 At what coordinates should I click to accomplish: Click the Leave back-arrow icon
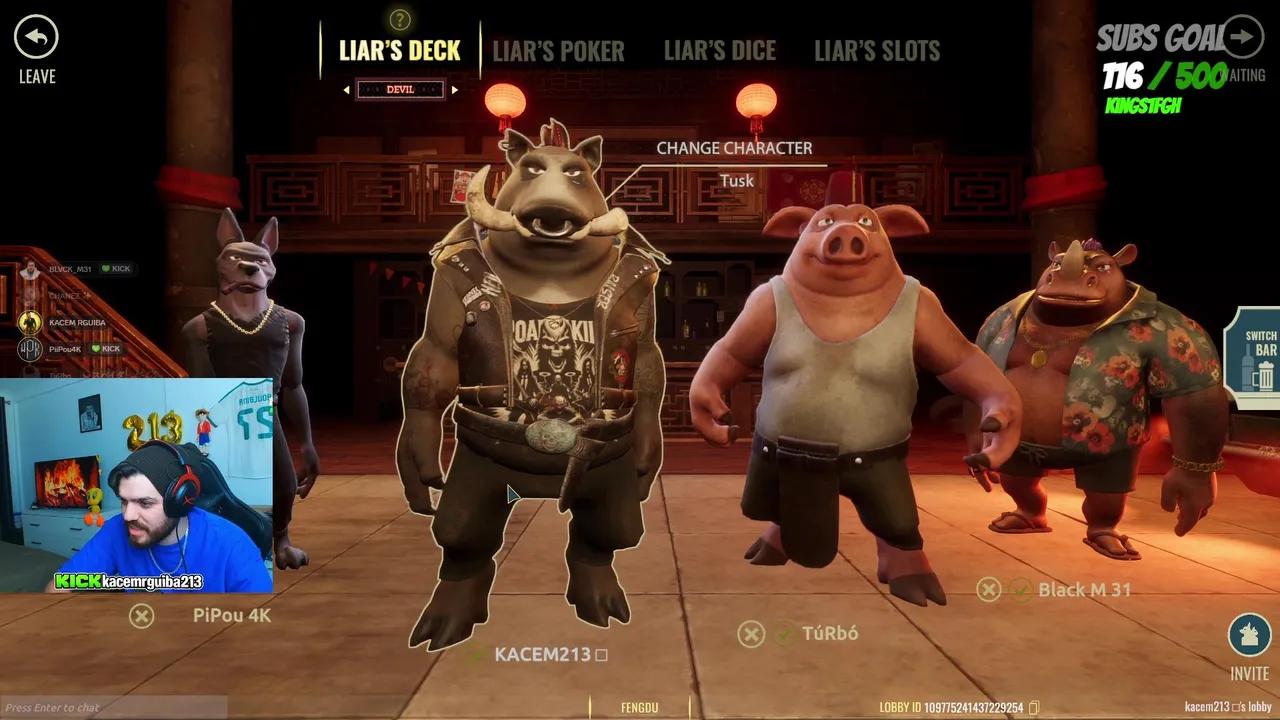coord(36,37)
